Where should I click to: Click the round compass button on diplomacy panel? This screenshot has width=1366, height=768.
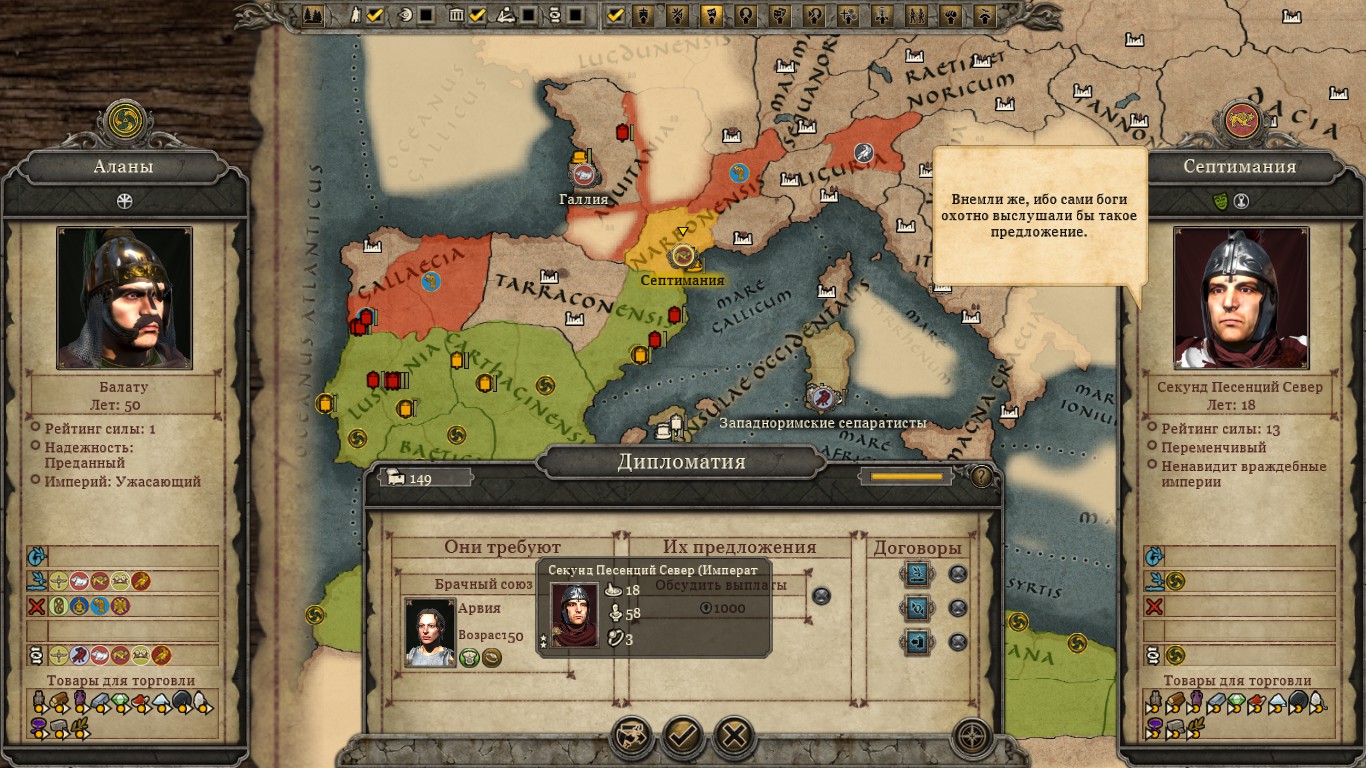[x=972, y=738]
